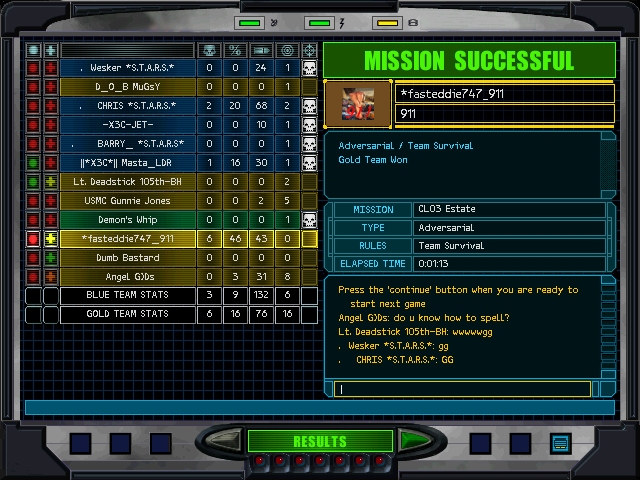
Task: Choose Angel GJDs in the player list
Action: (x=127, y=277)
